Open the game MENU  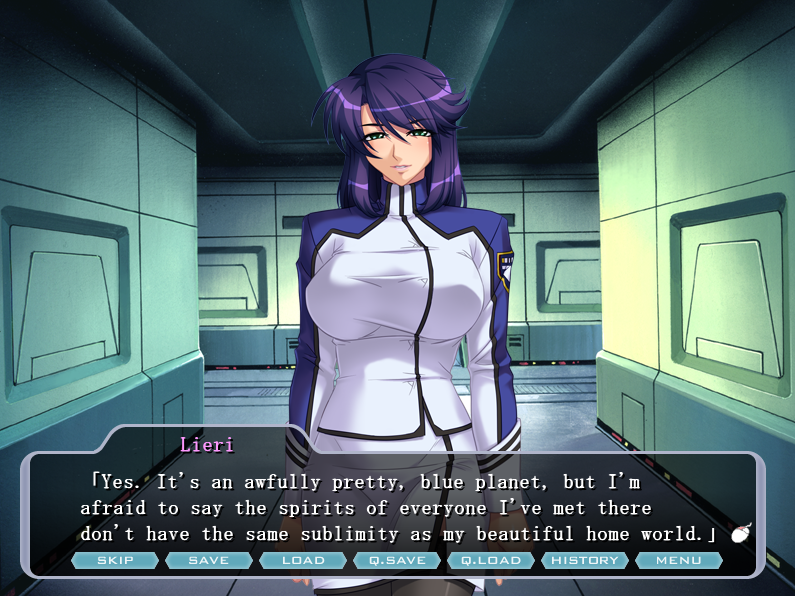(x=679, y=560)
